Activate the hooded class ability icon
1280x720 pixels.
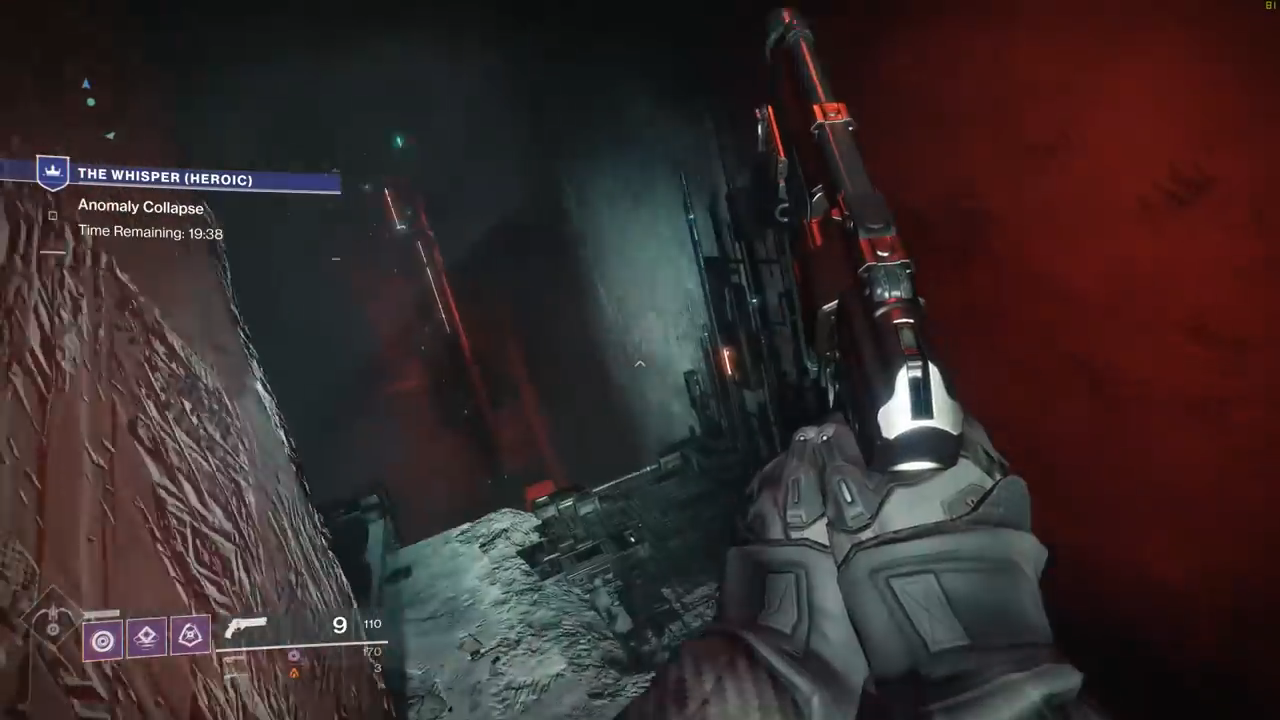click(190, 634)
